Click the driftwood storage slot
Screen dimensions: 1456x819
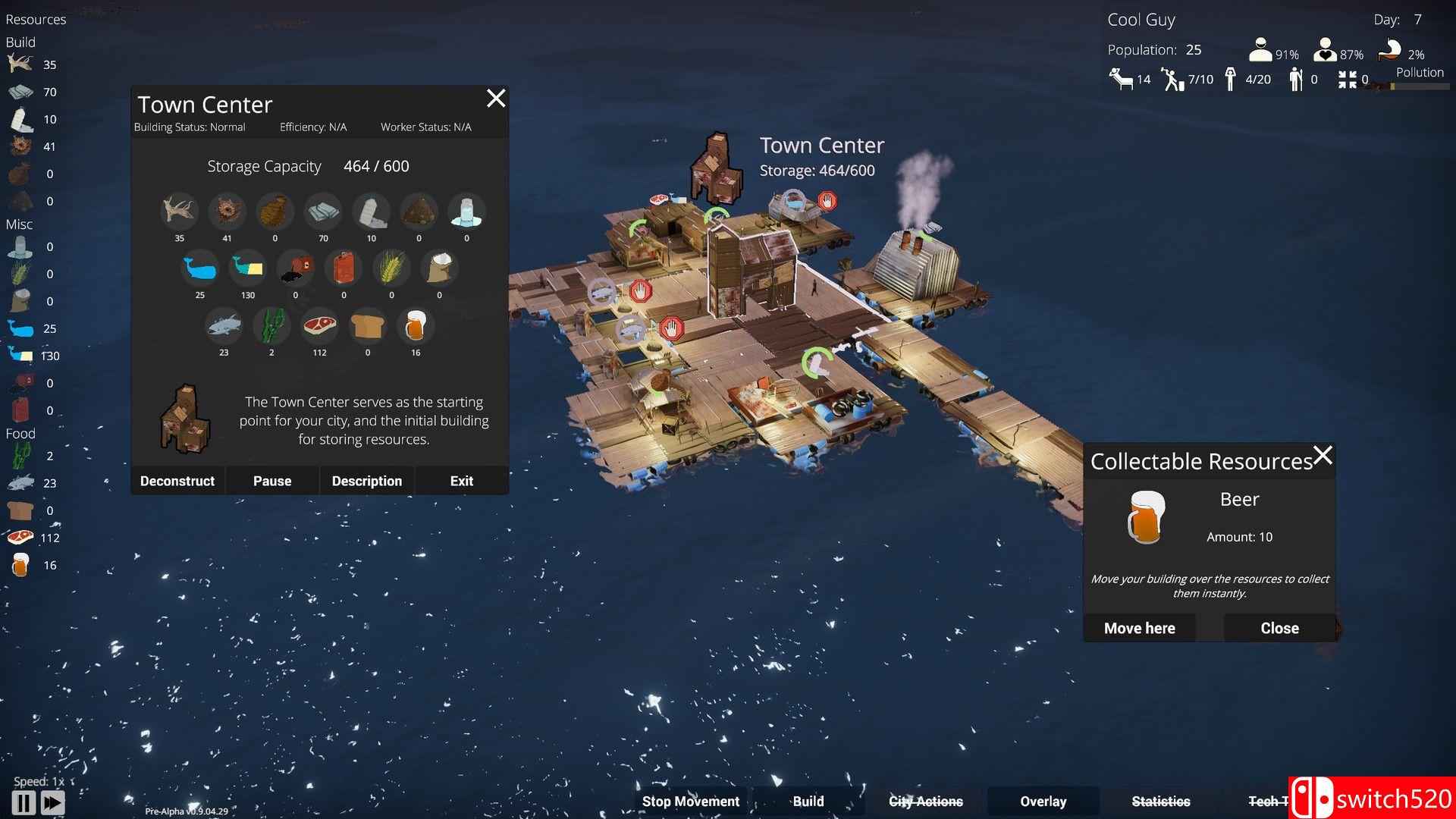click(x=180, y=212)
